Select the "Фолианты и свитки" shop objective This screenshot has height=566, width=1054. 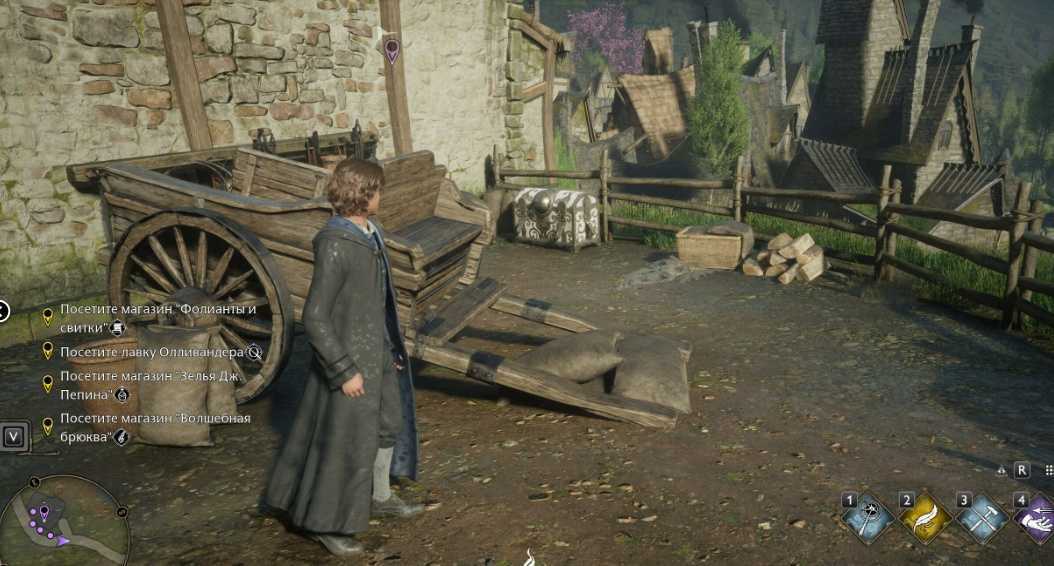click(x=158, y=317)
